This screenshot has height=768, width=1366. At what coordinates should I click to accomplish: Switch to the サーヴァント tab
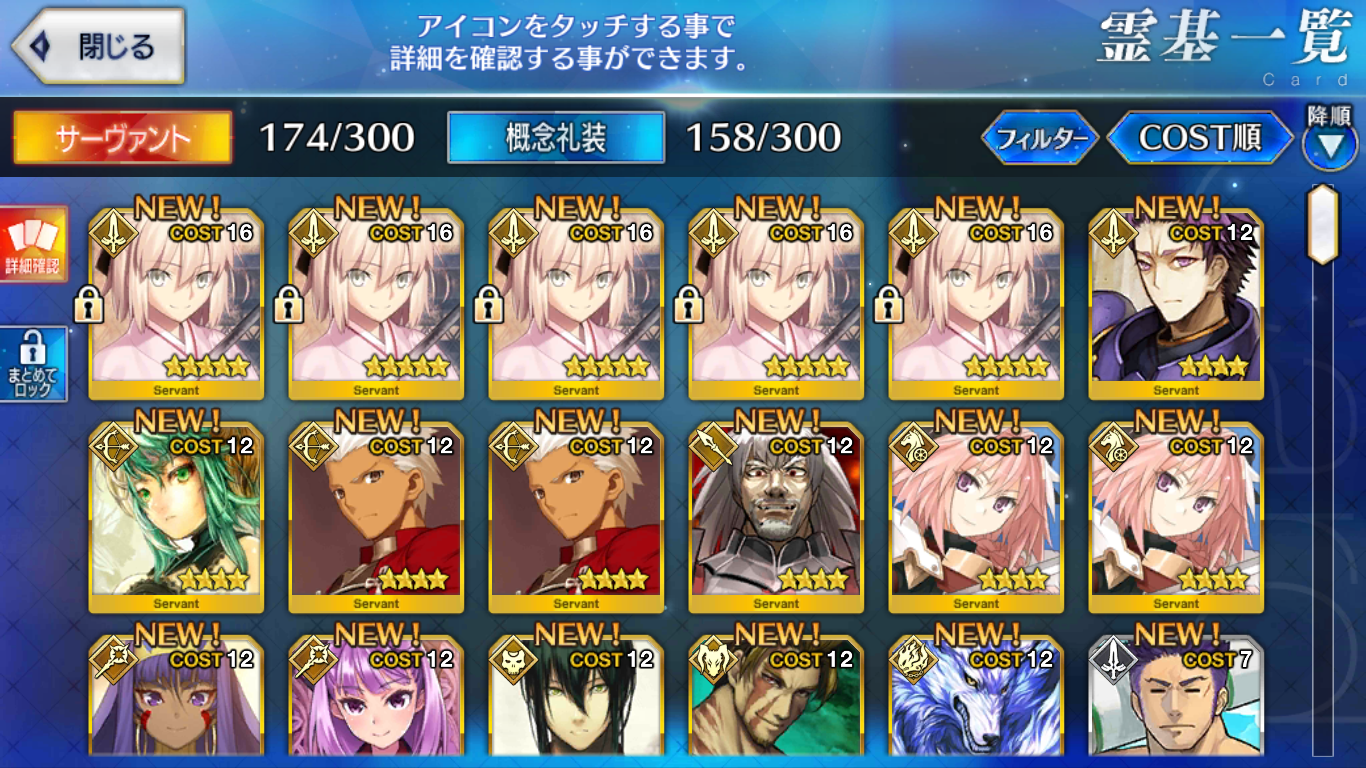click(120, 138)
